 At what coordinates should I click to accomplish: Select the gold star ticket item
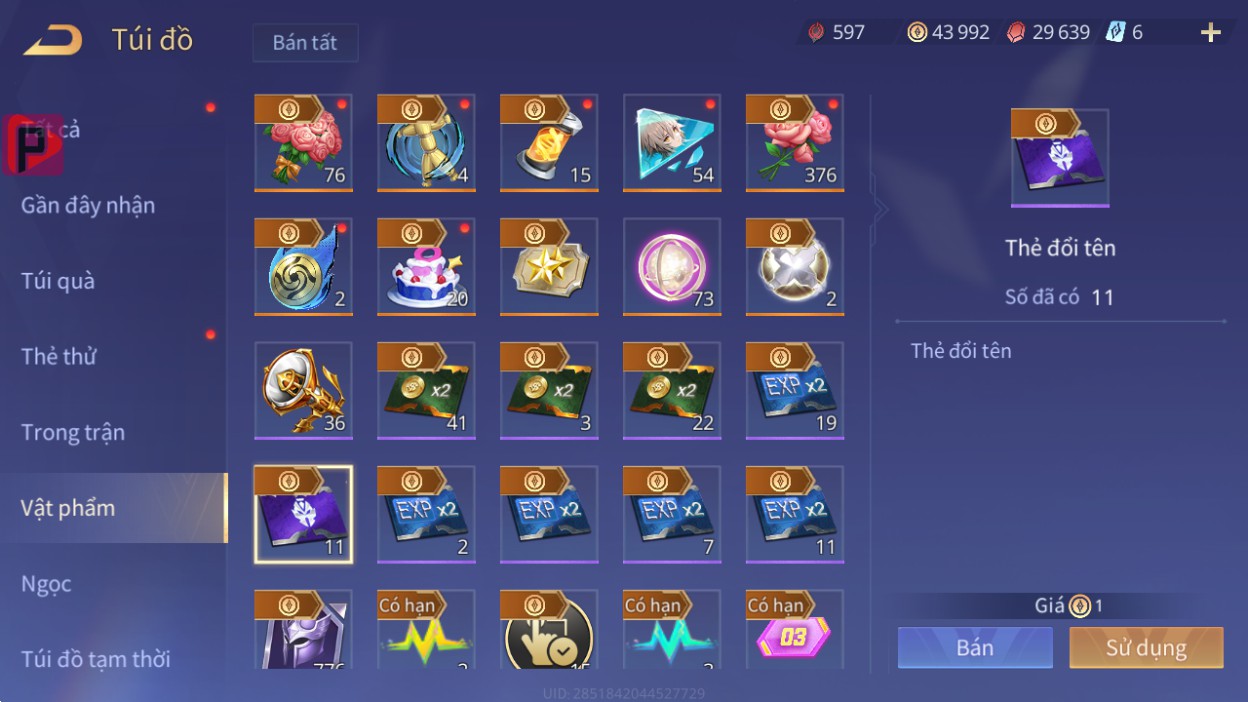click(549, 266)
